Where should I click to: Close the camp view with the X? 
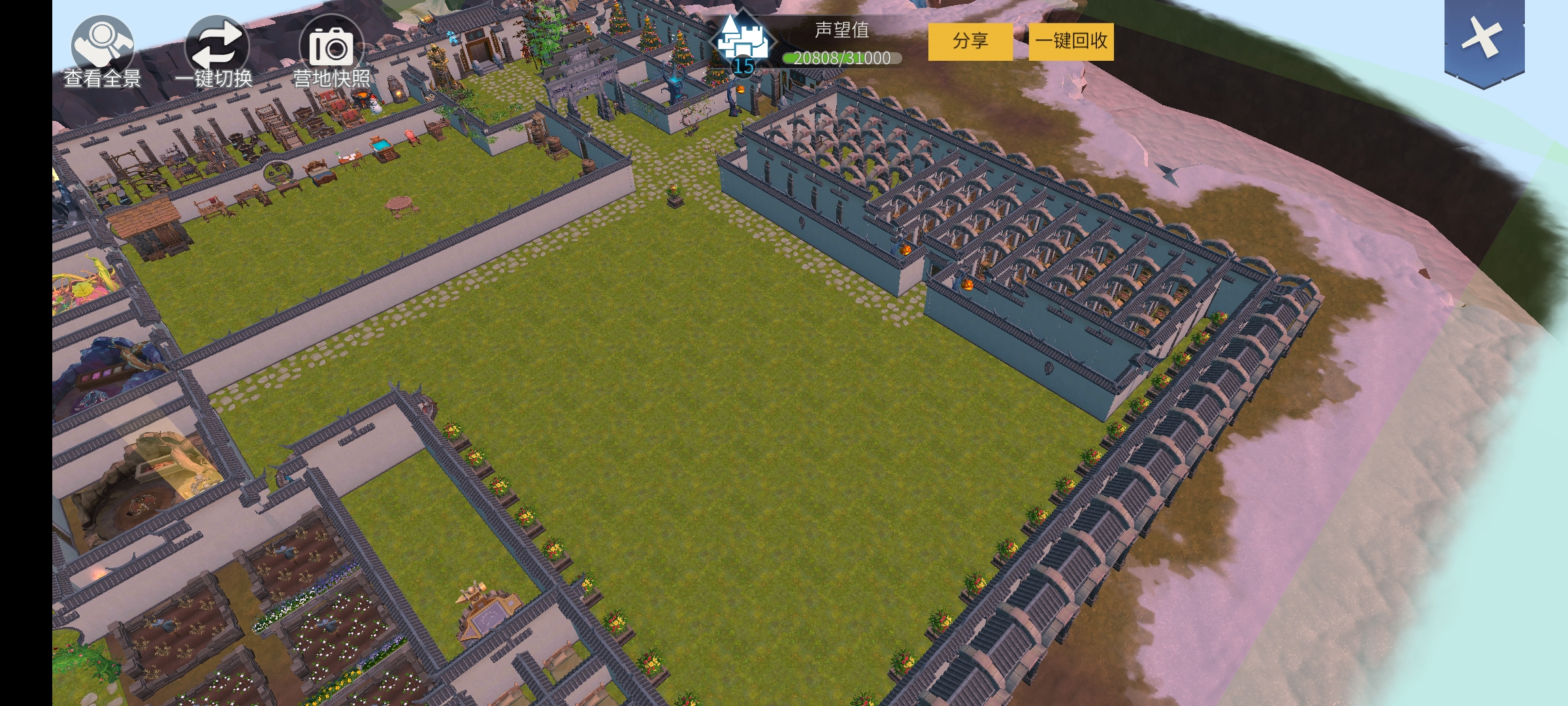(x=1484, y=38)
